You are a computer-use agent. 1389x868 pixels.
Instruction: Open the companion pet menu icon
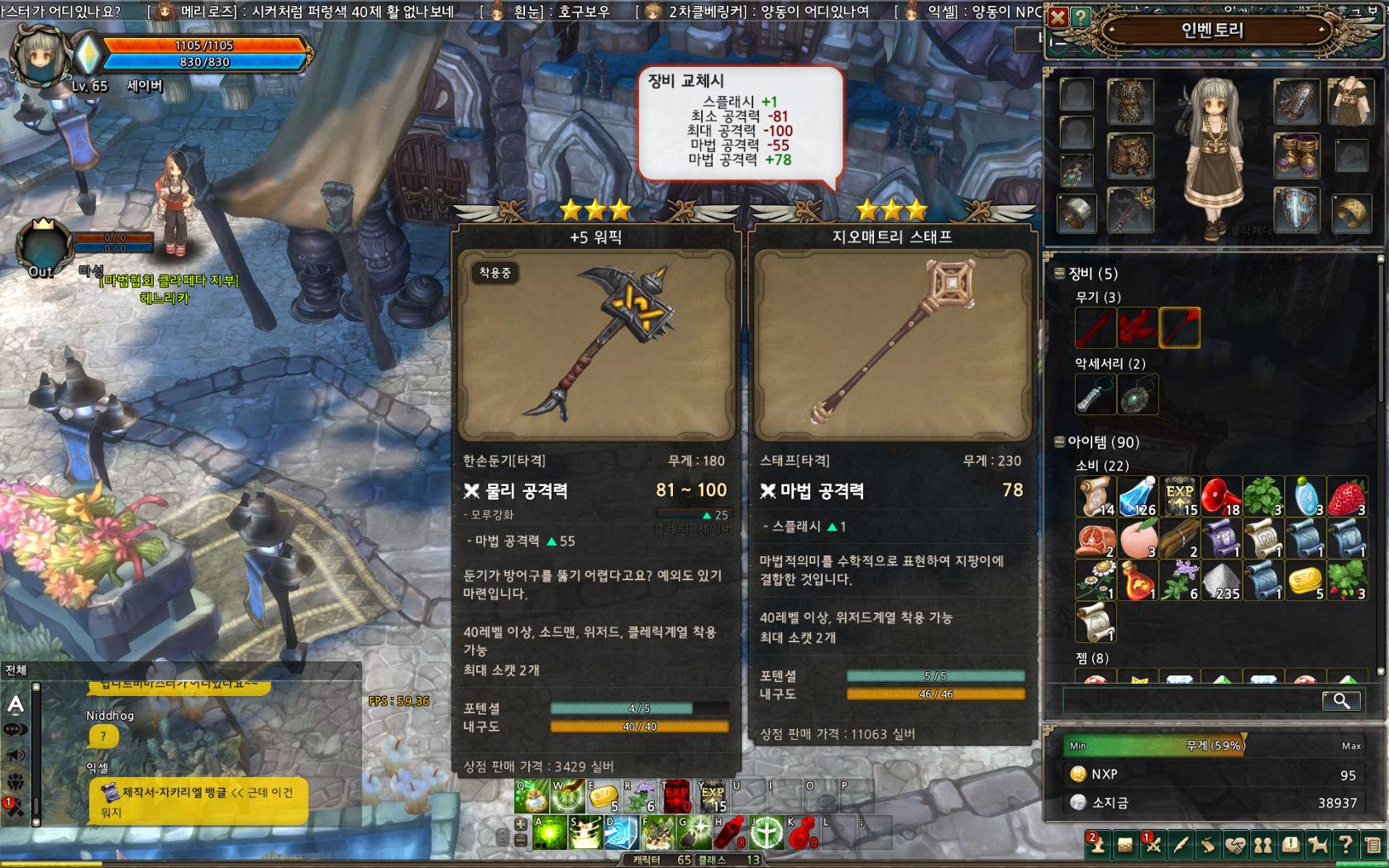[x=1318, y=845]
